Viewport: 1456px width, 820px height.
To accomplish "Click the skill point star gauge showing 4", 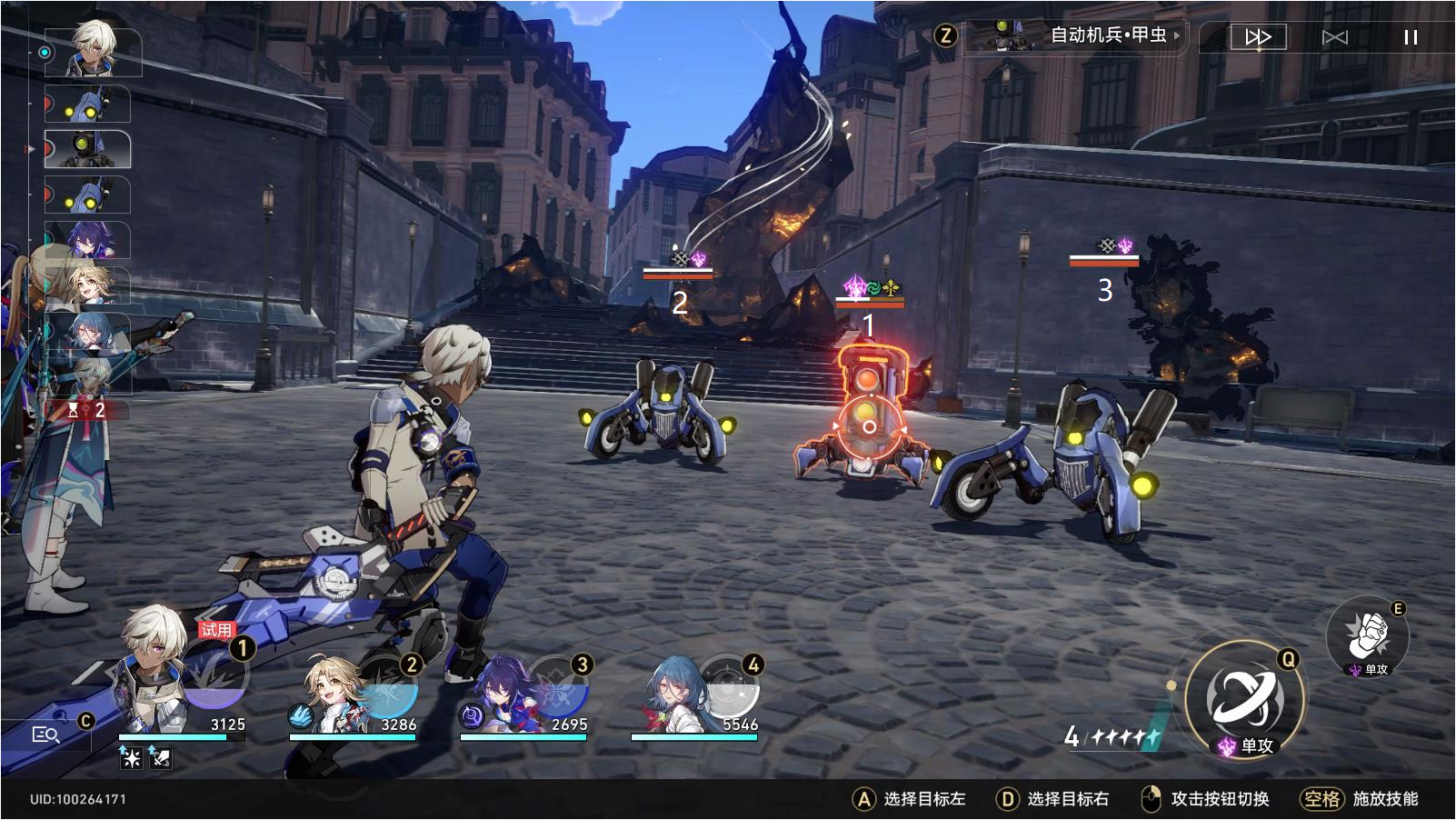I will tap(1109, 736).
